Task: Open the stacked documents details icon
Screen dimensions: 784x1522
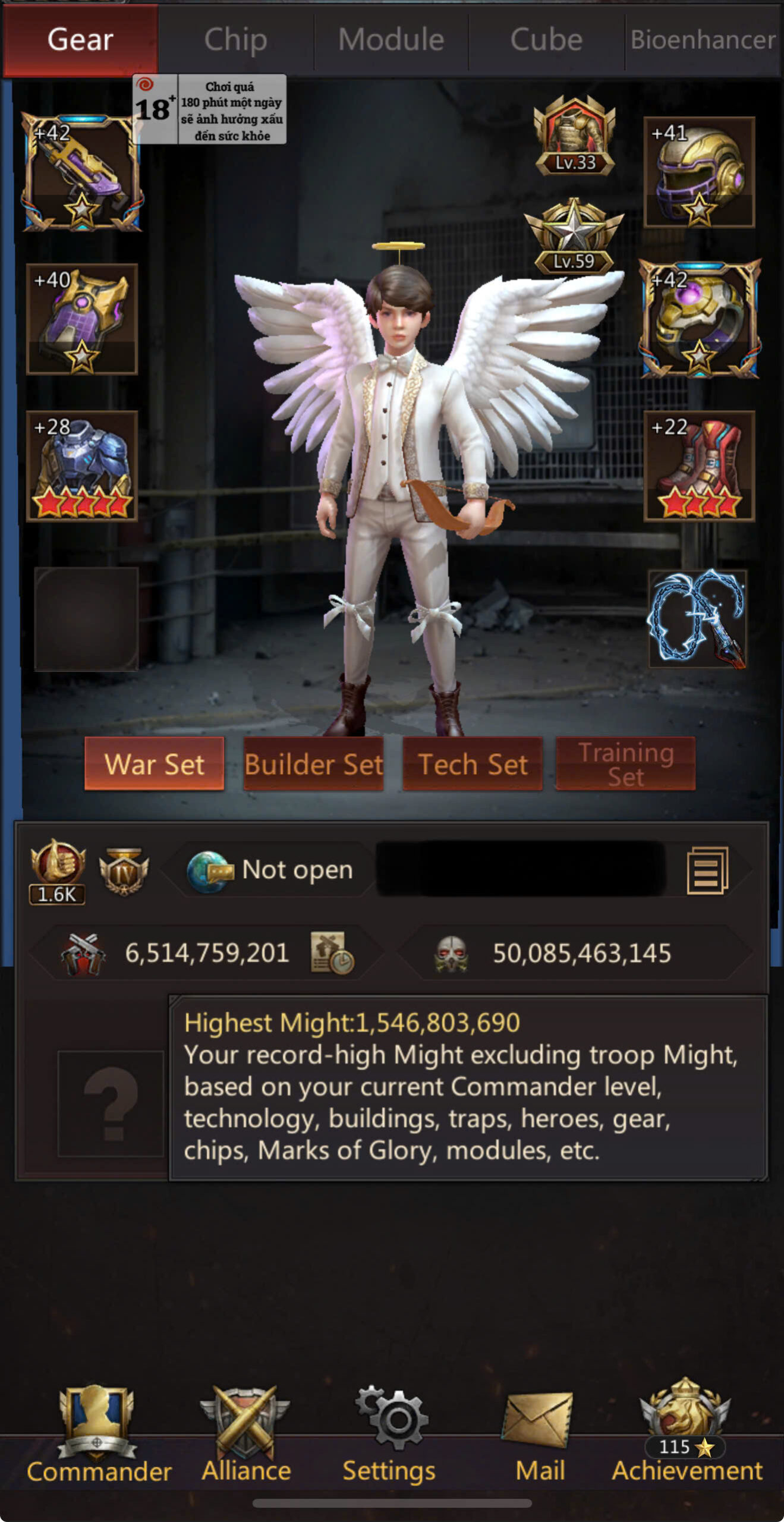Action: tap(707, 870)
